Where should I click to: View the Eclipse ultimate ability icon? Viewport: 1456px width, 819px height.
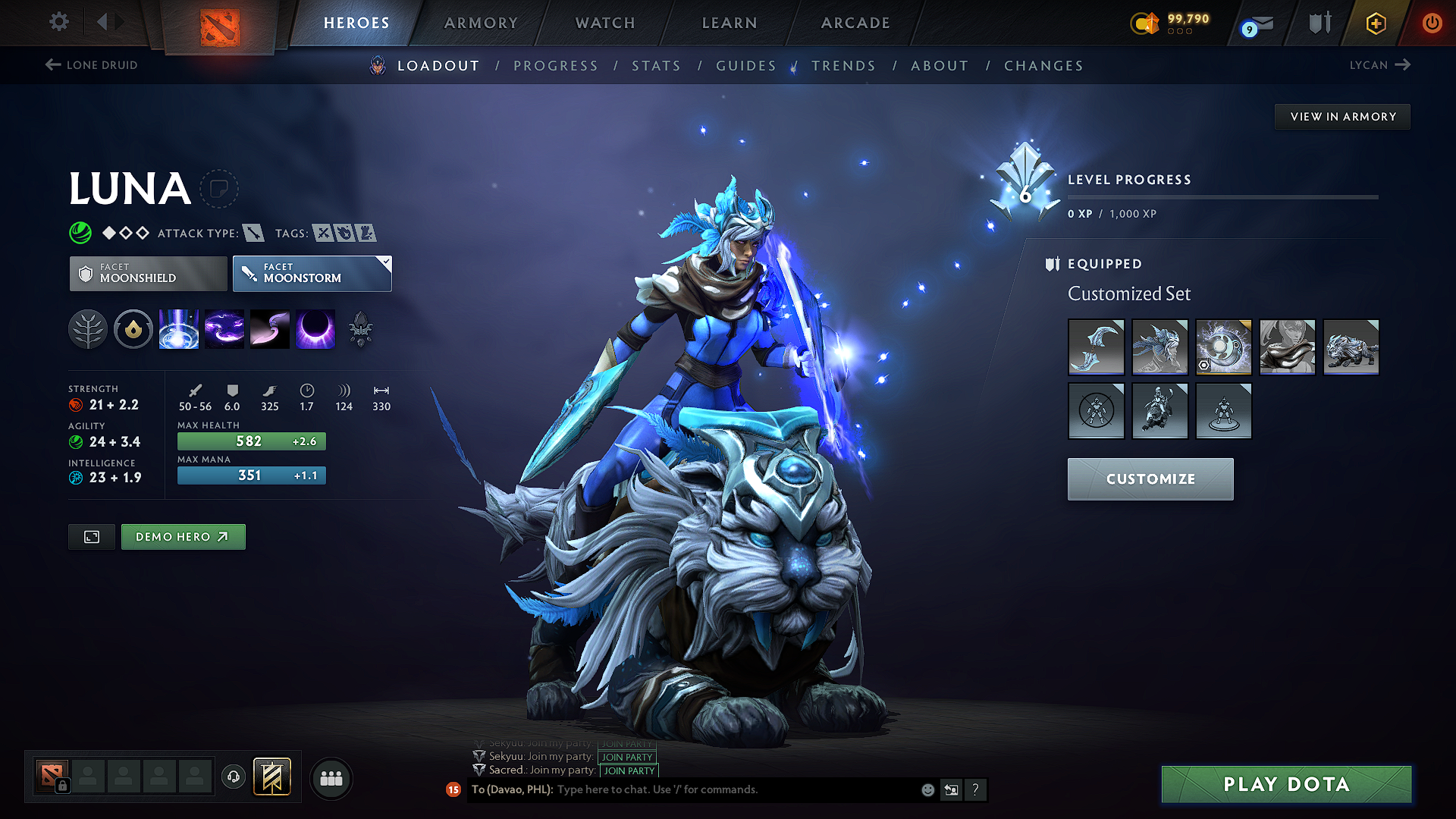pyautogui.click(x=315, y=329)
